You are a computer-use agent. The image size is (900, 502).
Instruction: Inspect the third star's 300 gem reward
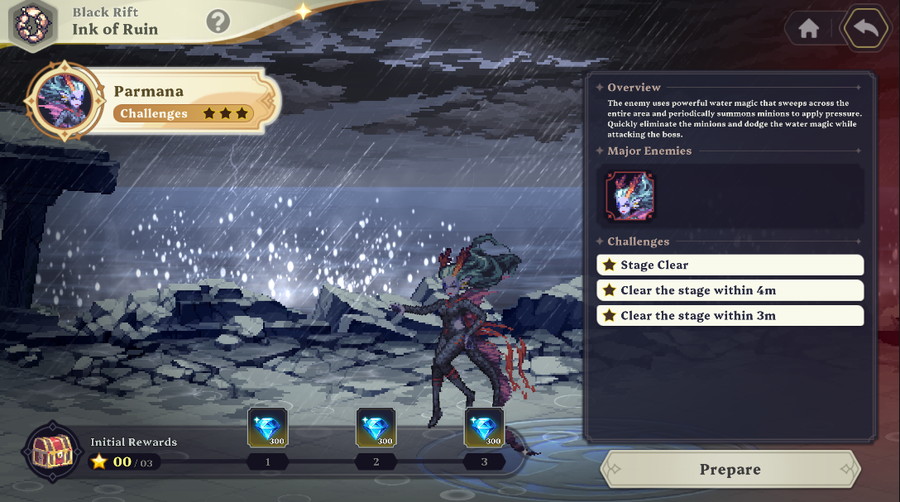point(484,428)
